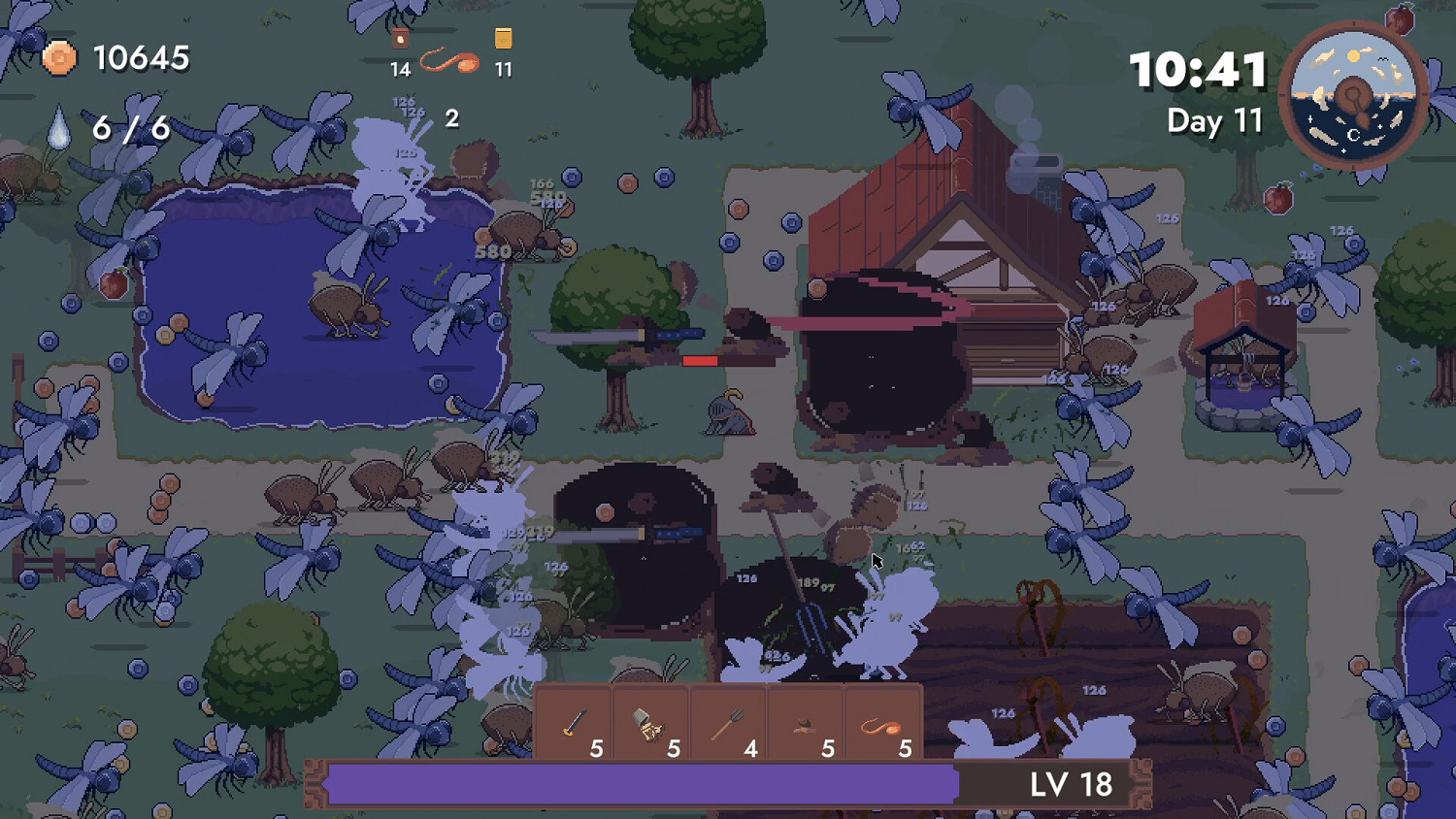Screen dimensions: 1456x819
Task: Click the LV 18 level label
Action: (x=1073, y=784)
